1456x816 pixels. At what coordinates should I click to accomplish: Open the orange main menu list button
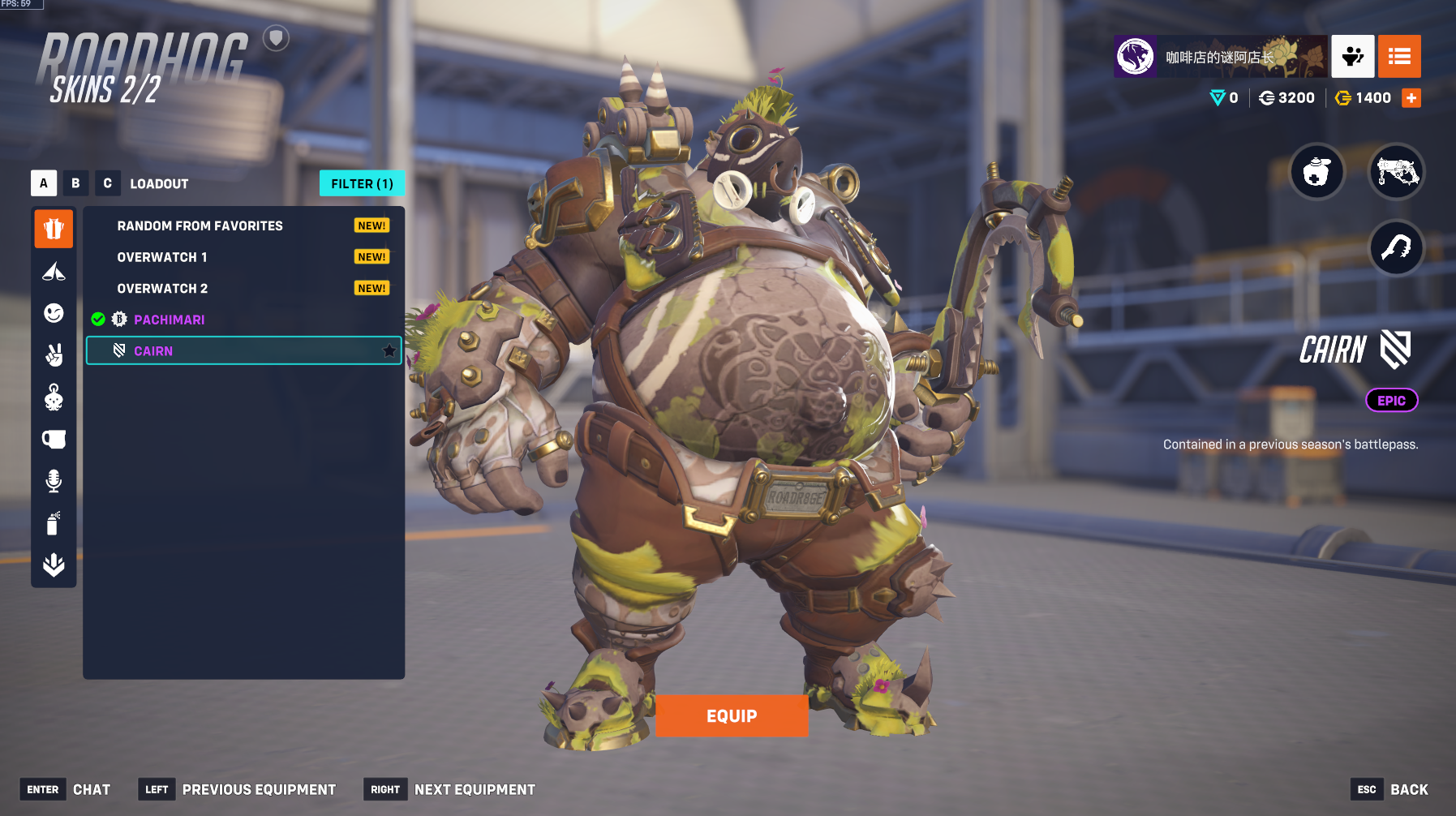pos(1399,56)
